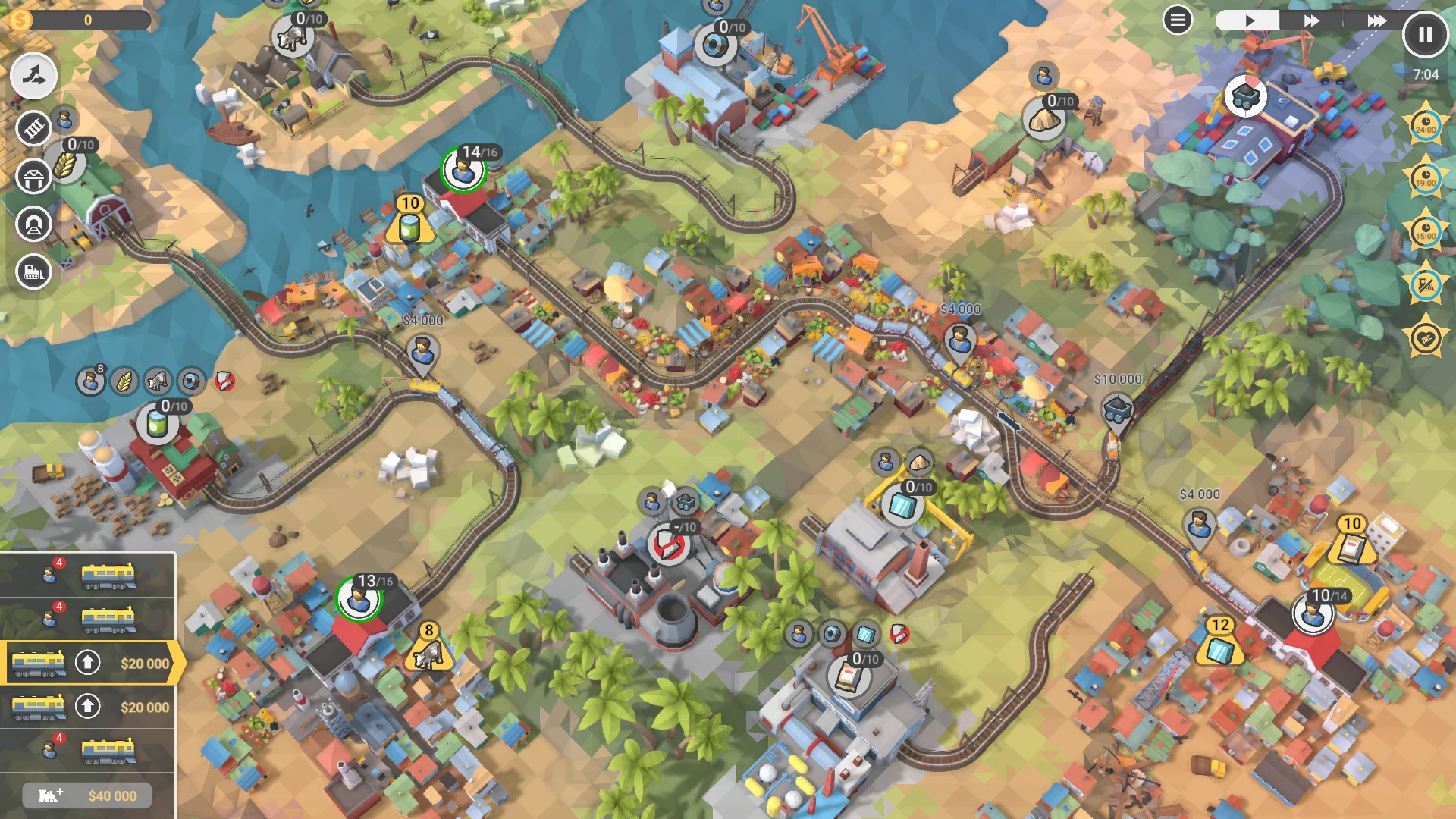Switch to triple-speed mode
Viewport: 1456px width, 819px height.
pyautogui.click(x=1377, y=21)
